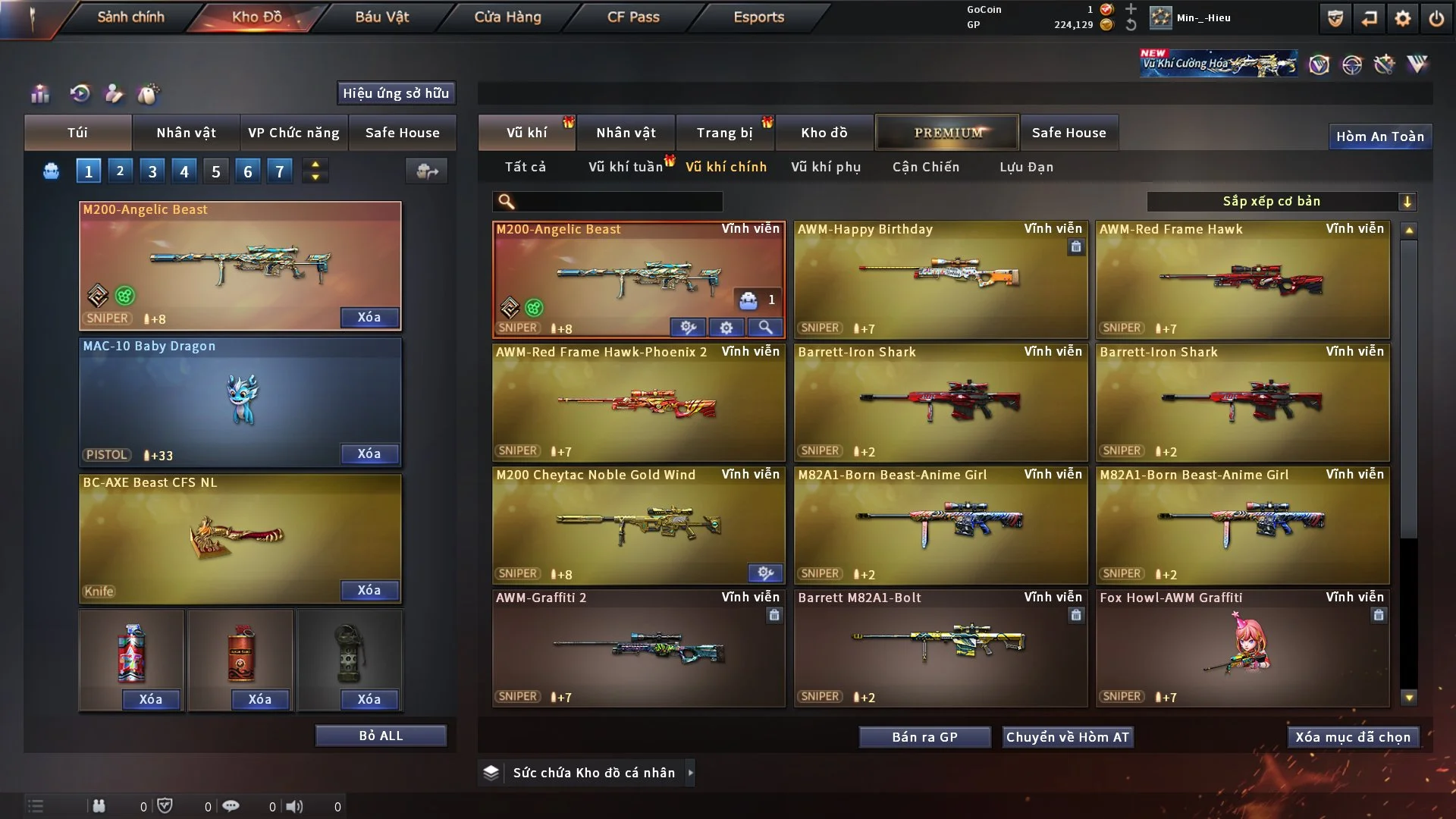This screenshot has width=1456, height=819.
Task: Switch to the Cửa Hàng shop tab
Action: [507, 17]
